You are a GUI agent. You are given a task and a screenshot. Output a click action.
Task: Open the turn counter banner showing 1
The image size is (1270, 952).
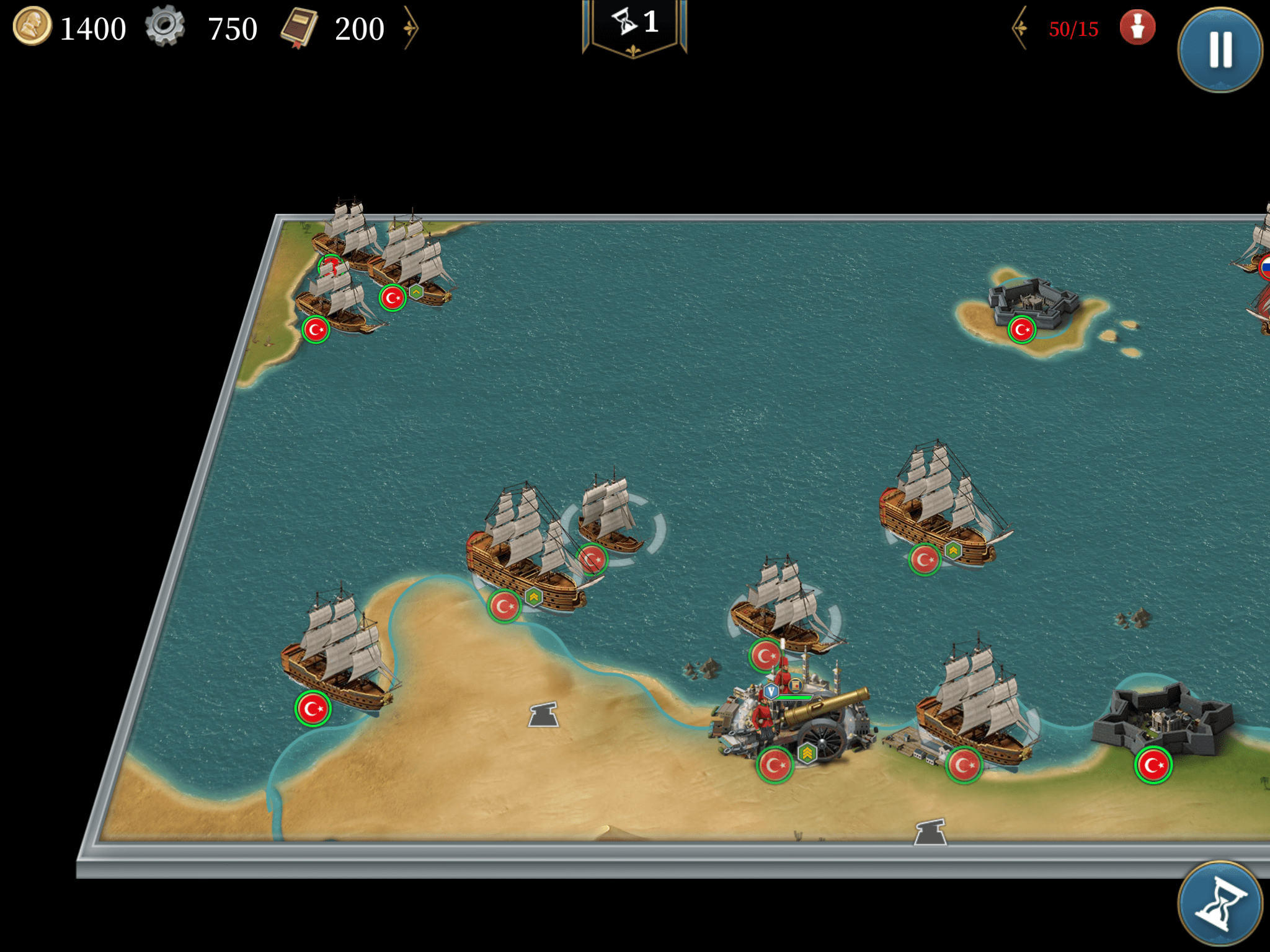coord(634,26)
